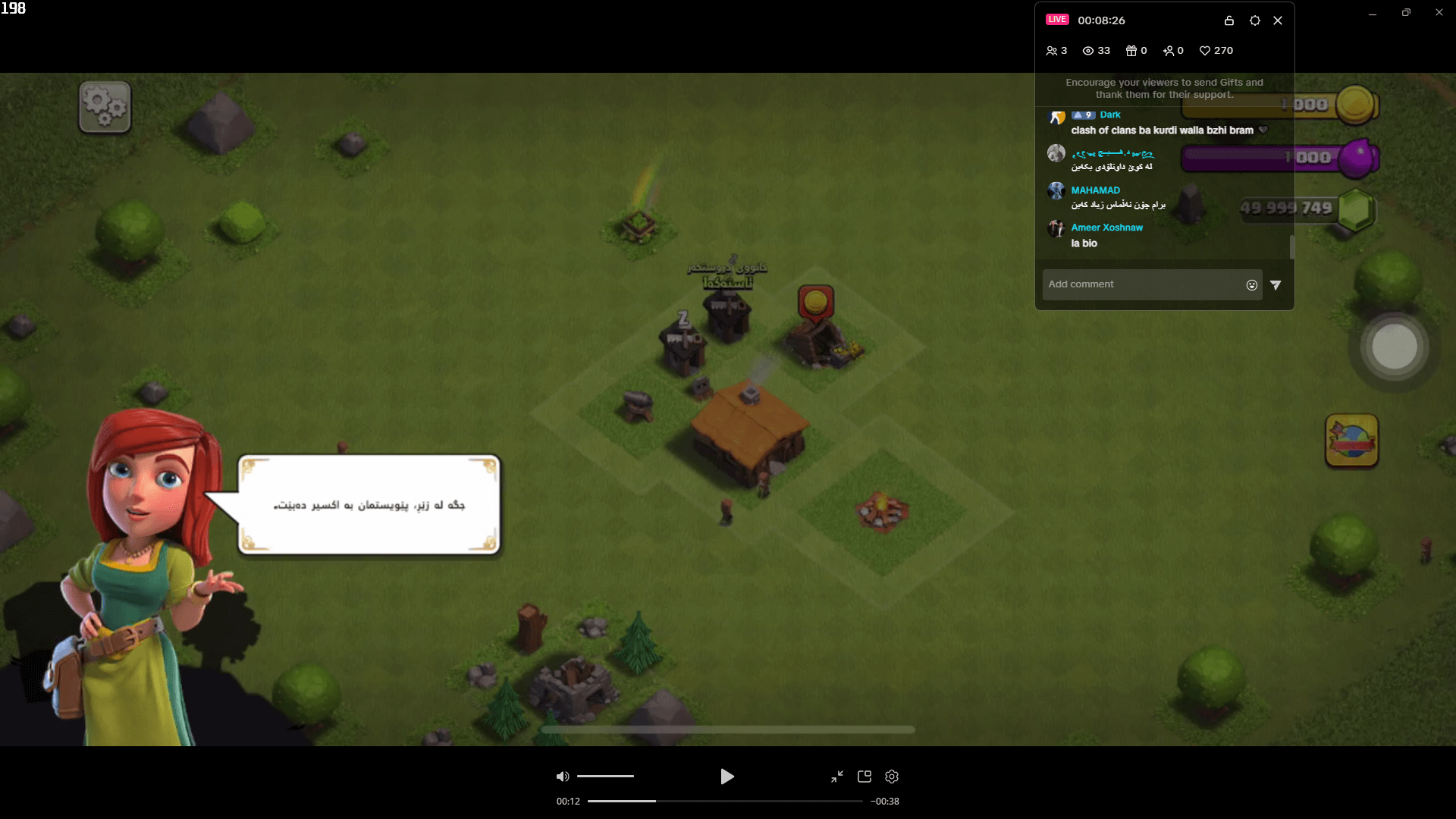This screenshot has width=1456, height=819.
Task: Mute the video volume speaker icon
Action: pyautogui.click(x=562, y=776)
